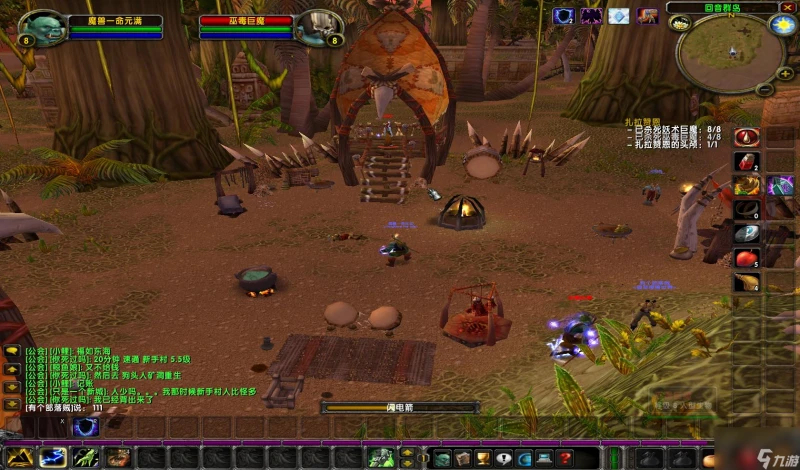Use the red potion with count 2

(x=746, y=161)
